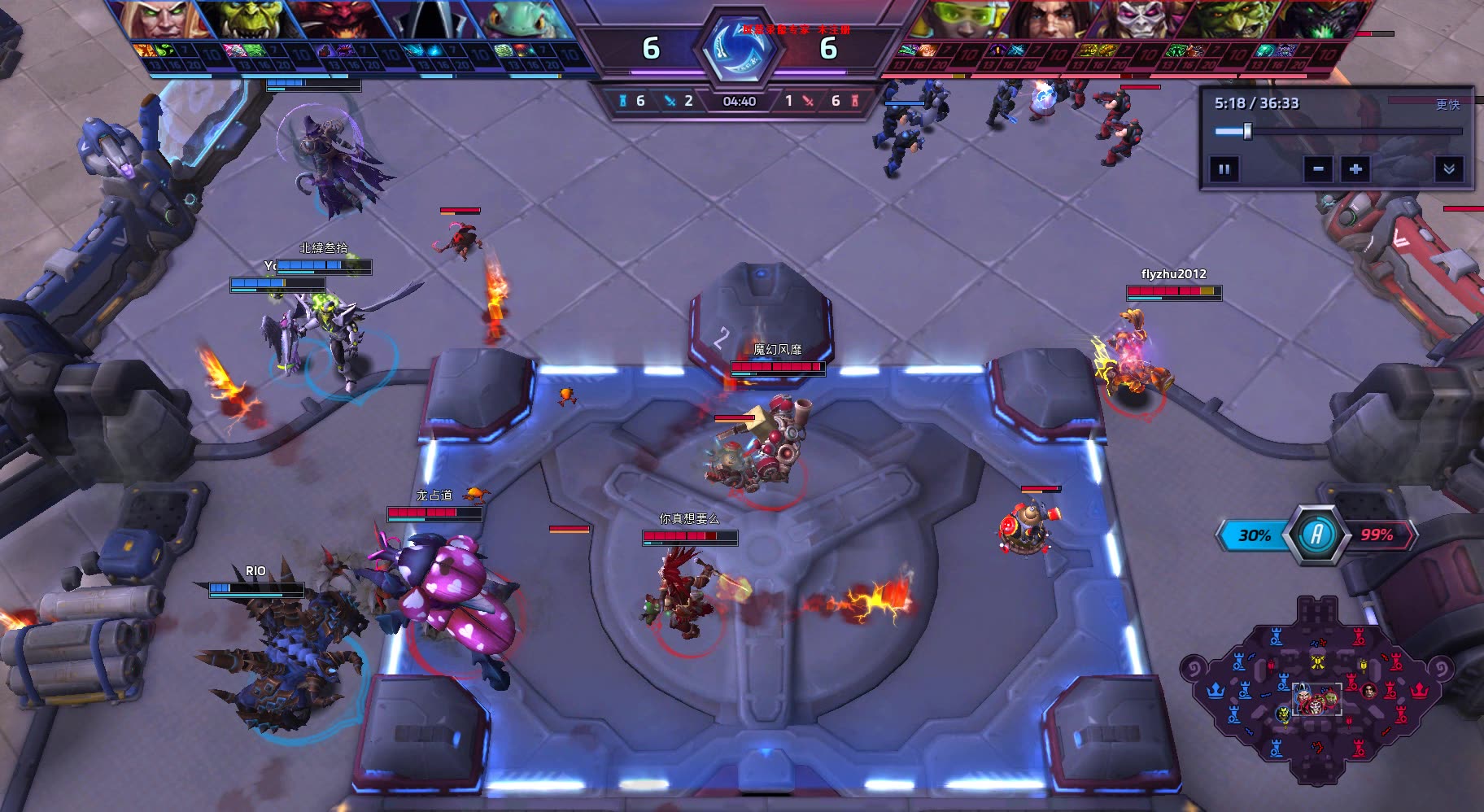Click the replay timeline slider handle
Image resolution: width=1484 pixels, height=812 pixels.
(x=1247, y=131)
